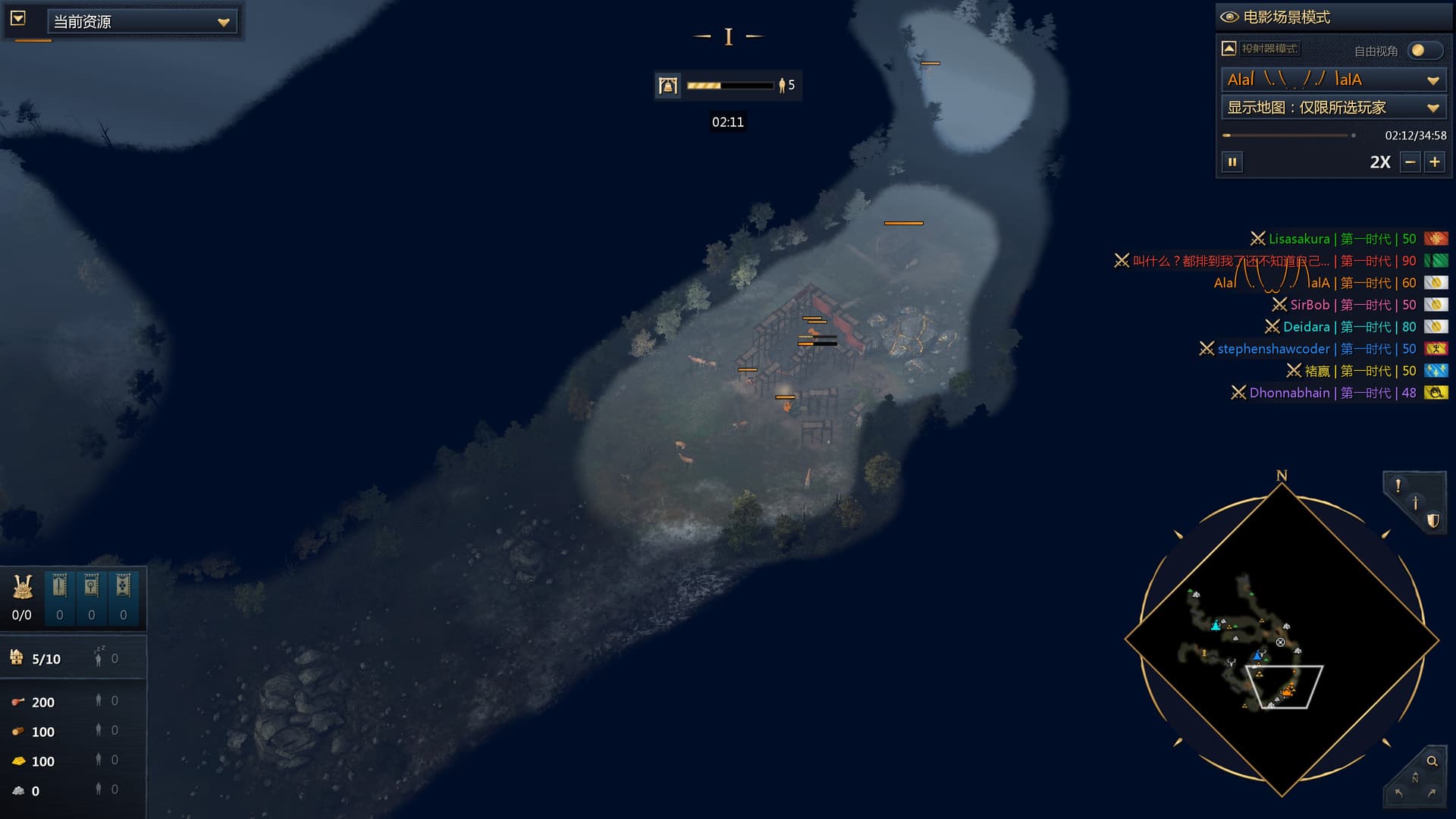Open the 显示地图 map visibility dropdown

click(x=1333, y=108)
